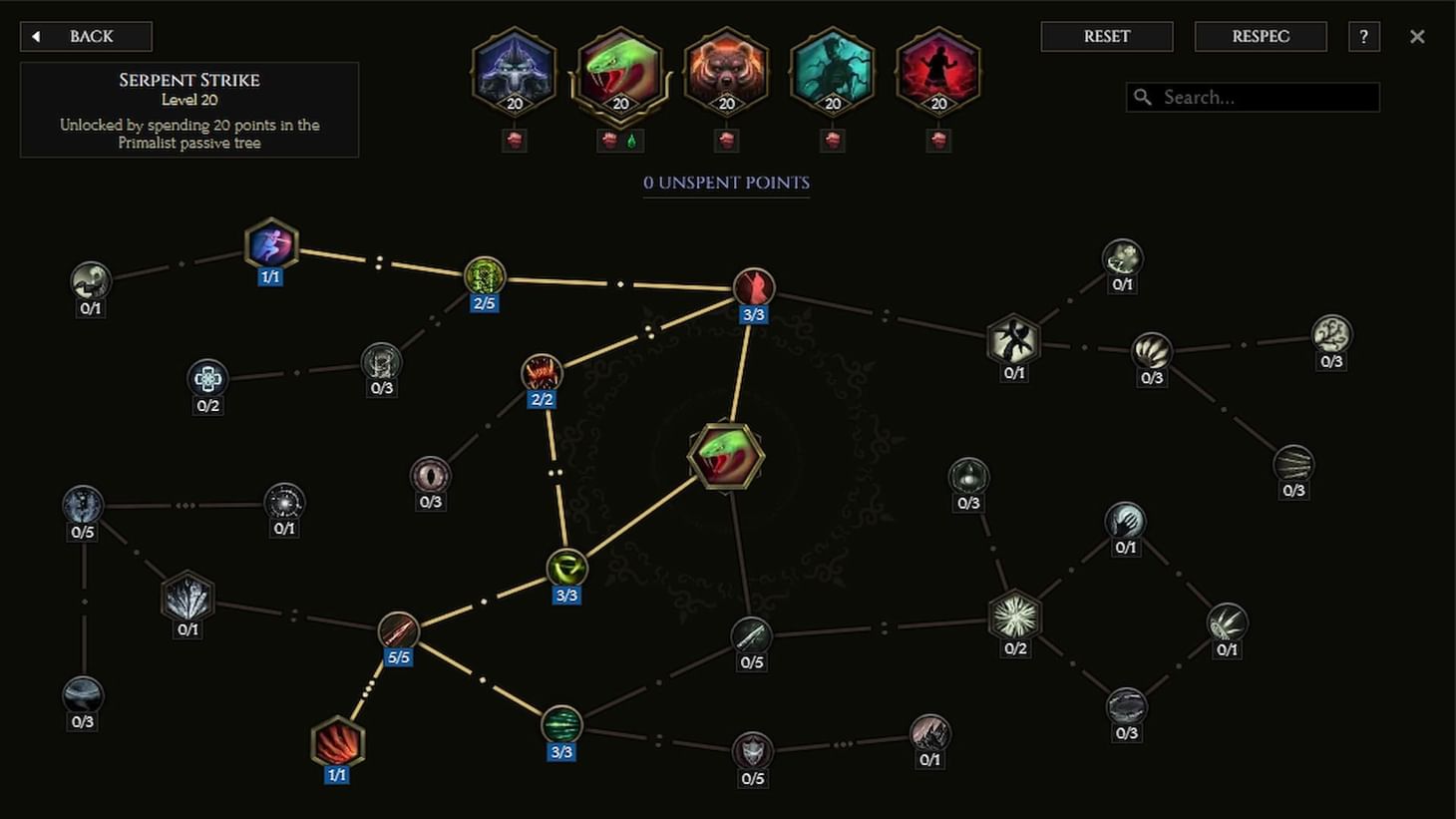
Task: Click the fiery strike node marked 2/2
Action: [x=542, y=373]
